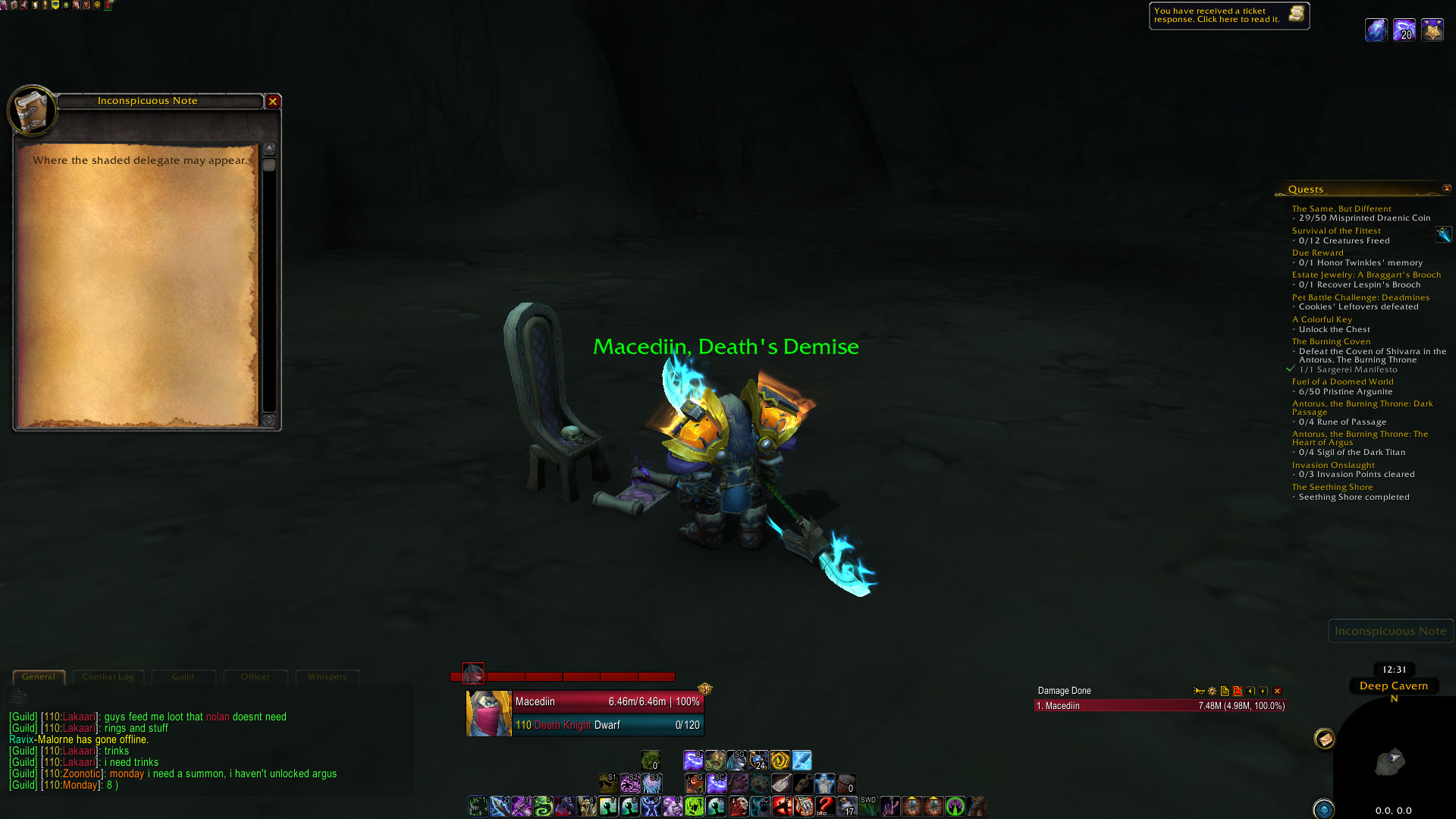Select the Guild chat tab
The image size is (1456, 819).
point(183,676)
